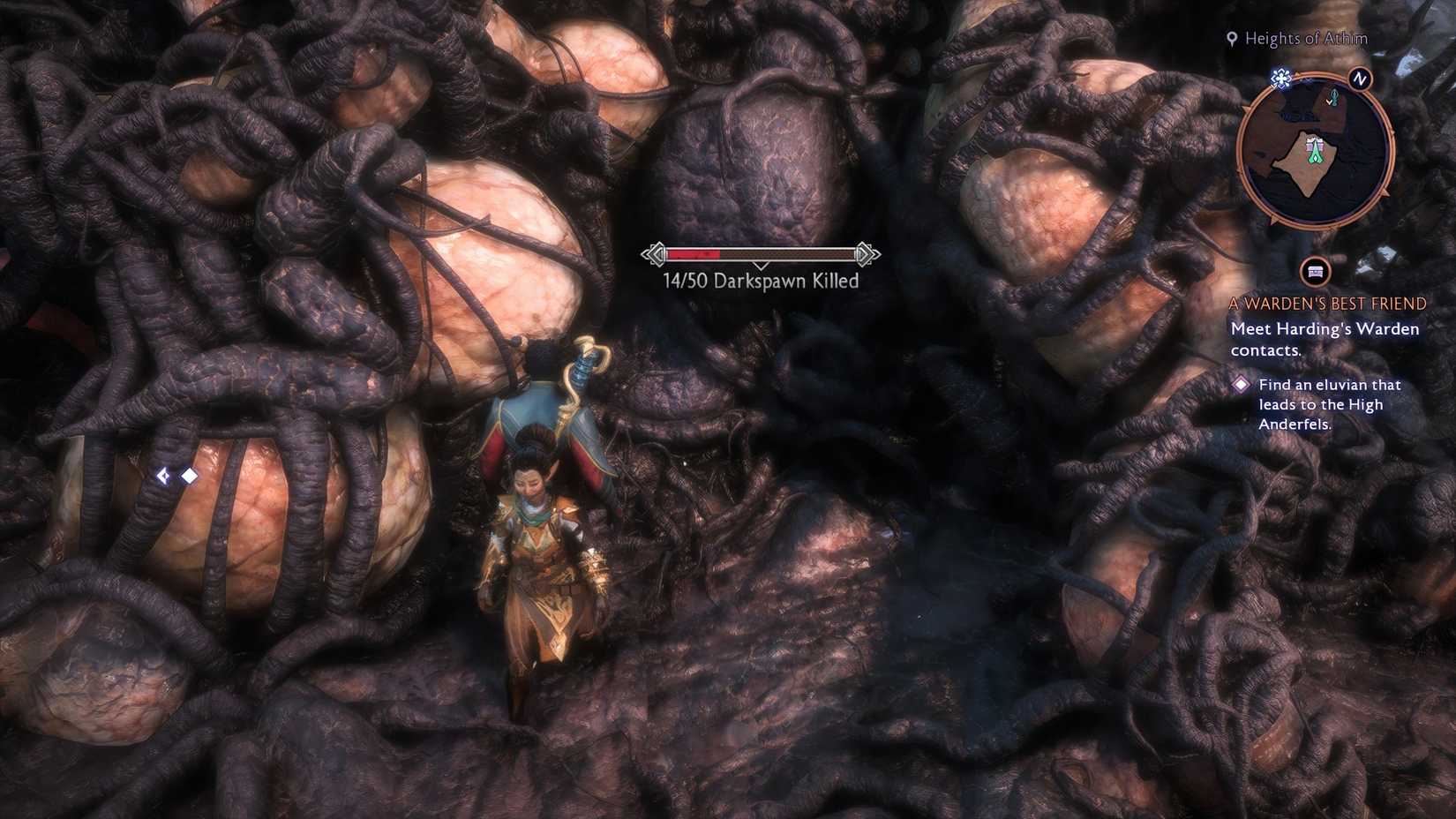Select the chest icon inside the minimap
1456x819 pixels.
point(1314,146)
